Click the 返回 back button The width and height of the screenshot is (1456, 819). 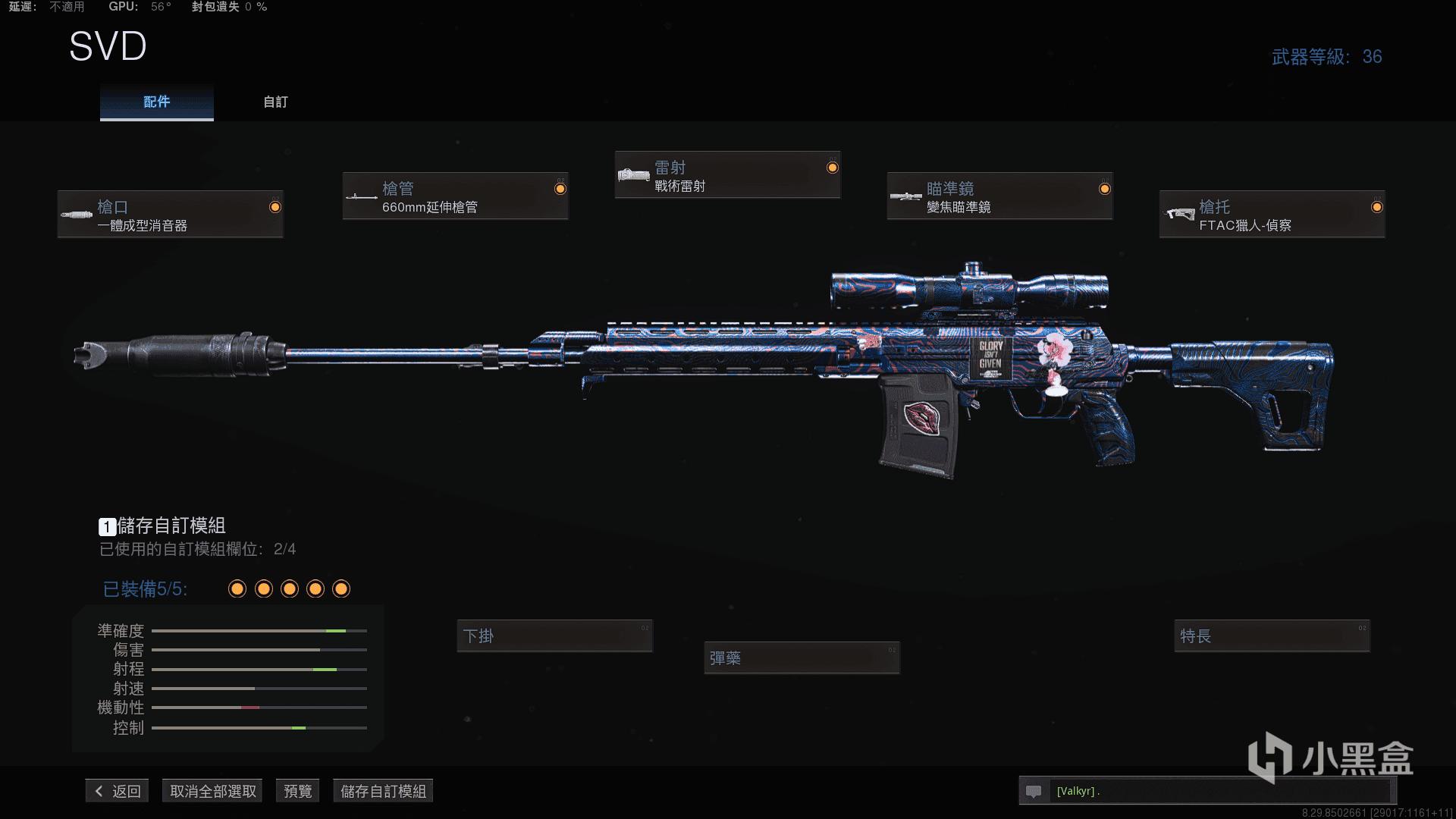tap(118, 791)
